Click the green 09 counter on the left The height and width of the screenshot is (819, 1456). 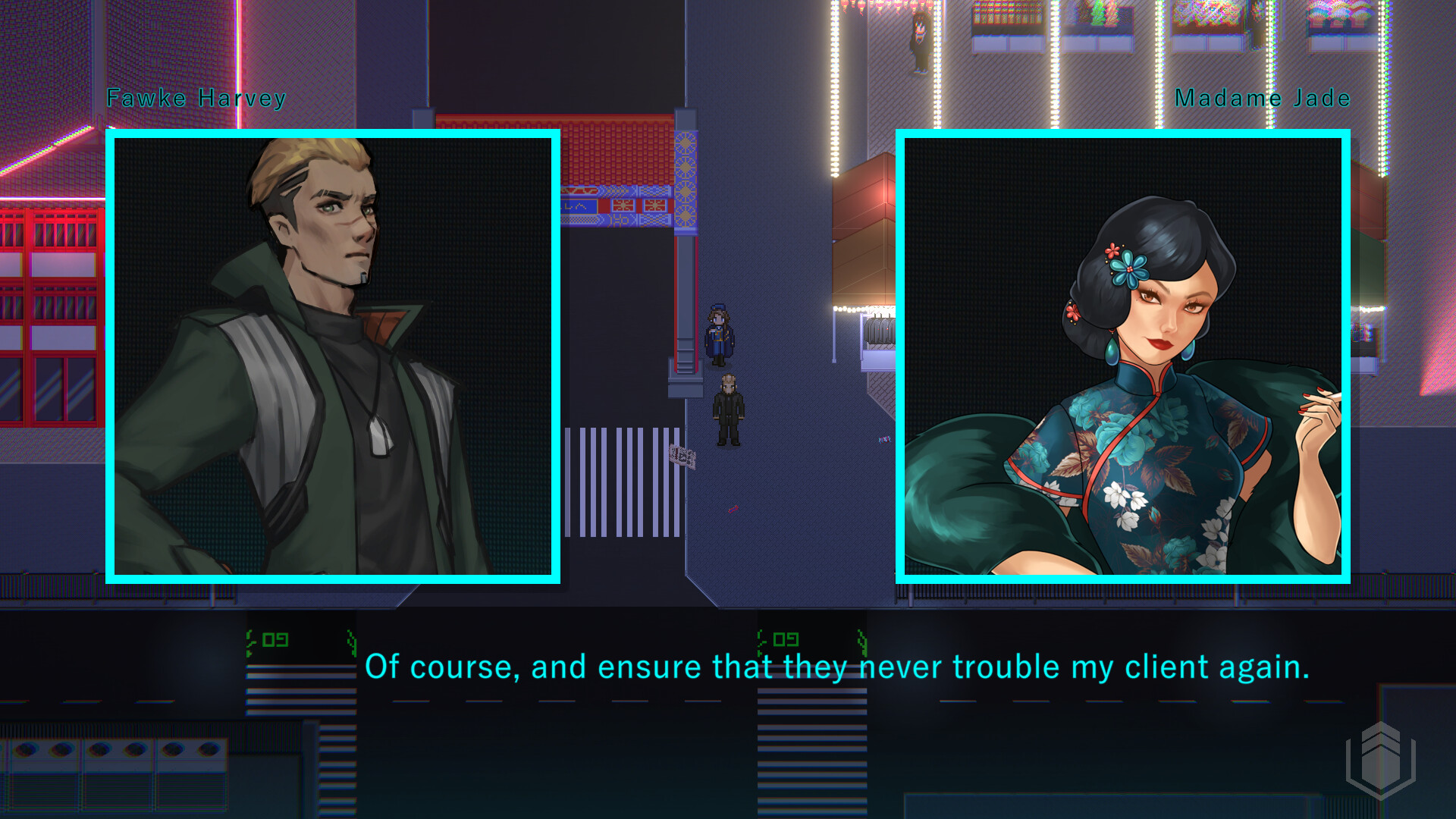(x=275, y=641)
